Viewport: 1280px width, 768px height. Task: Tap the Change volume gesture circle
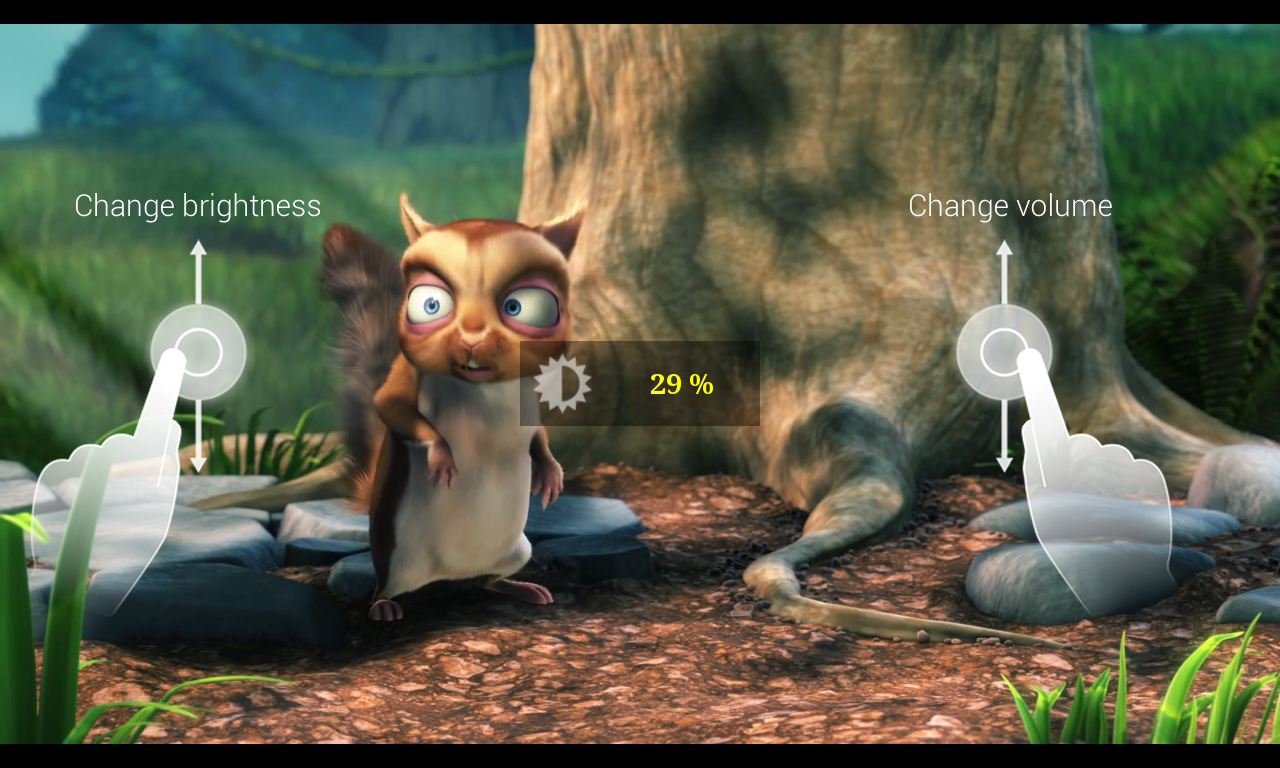coord(1004,352)
